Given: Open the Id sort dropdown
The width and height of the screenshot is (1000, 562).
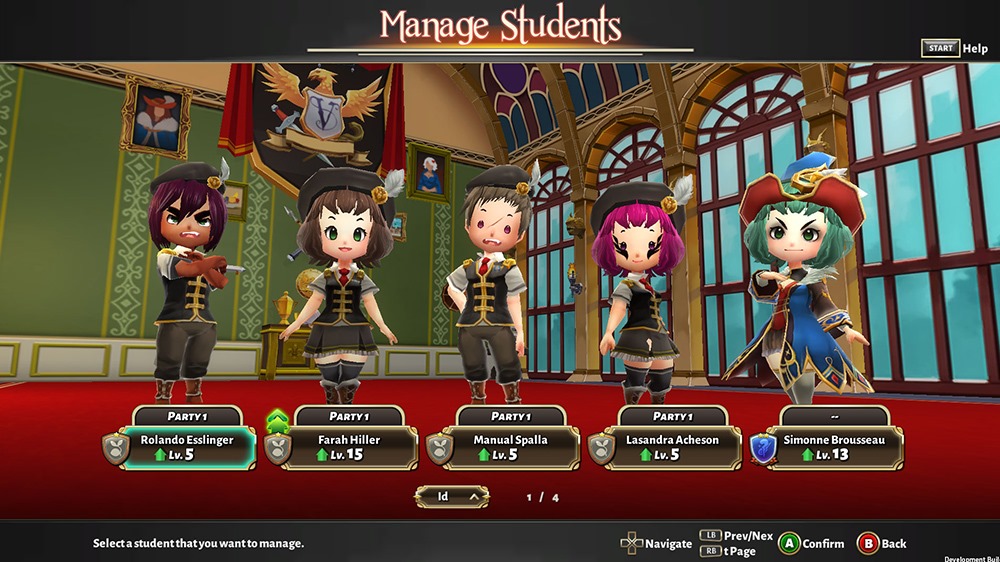Looking at the screenshot, I should tap(452, 495).
